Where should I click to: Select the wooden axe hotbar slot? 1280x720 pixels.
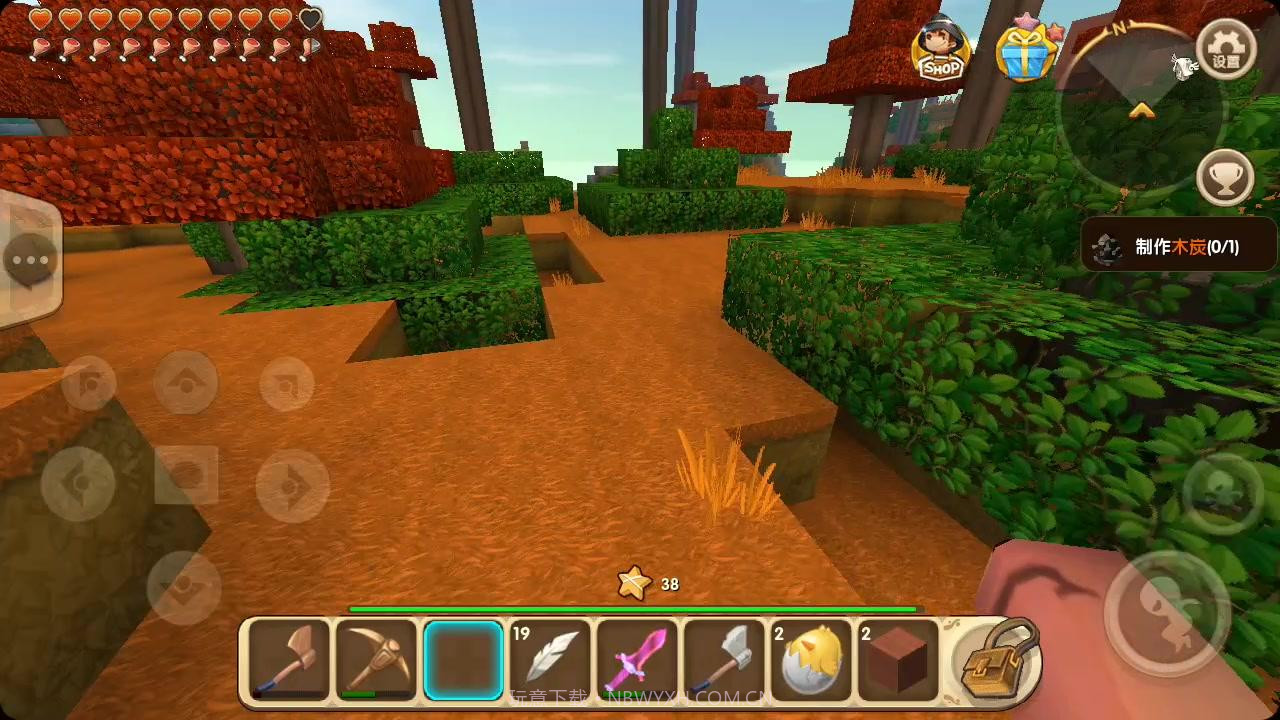[x=290, y=660]
